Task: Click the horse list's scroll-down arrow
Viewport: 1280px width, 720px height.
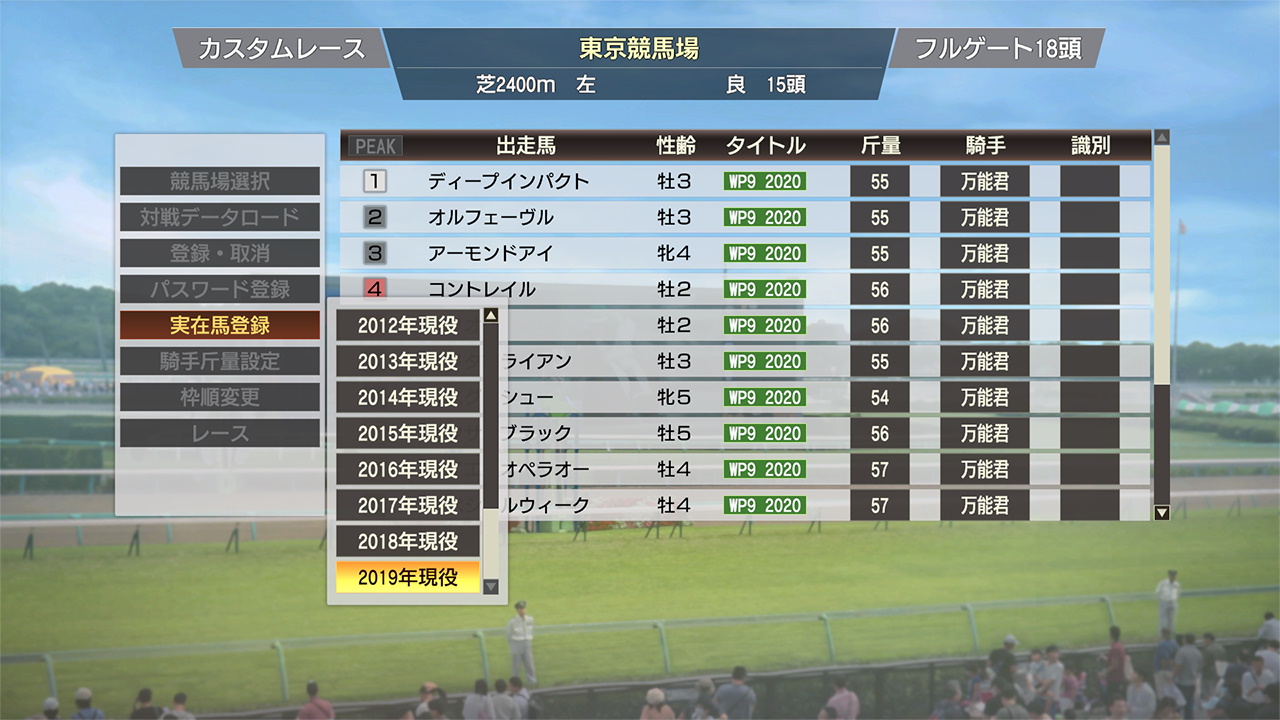Action: click(x=1161, y=513)
